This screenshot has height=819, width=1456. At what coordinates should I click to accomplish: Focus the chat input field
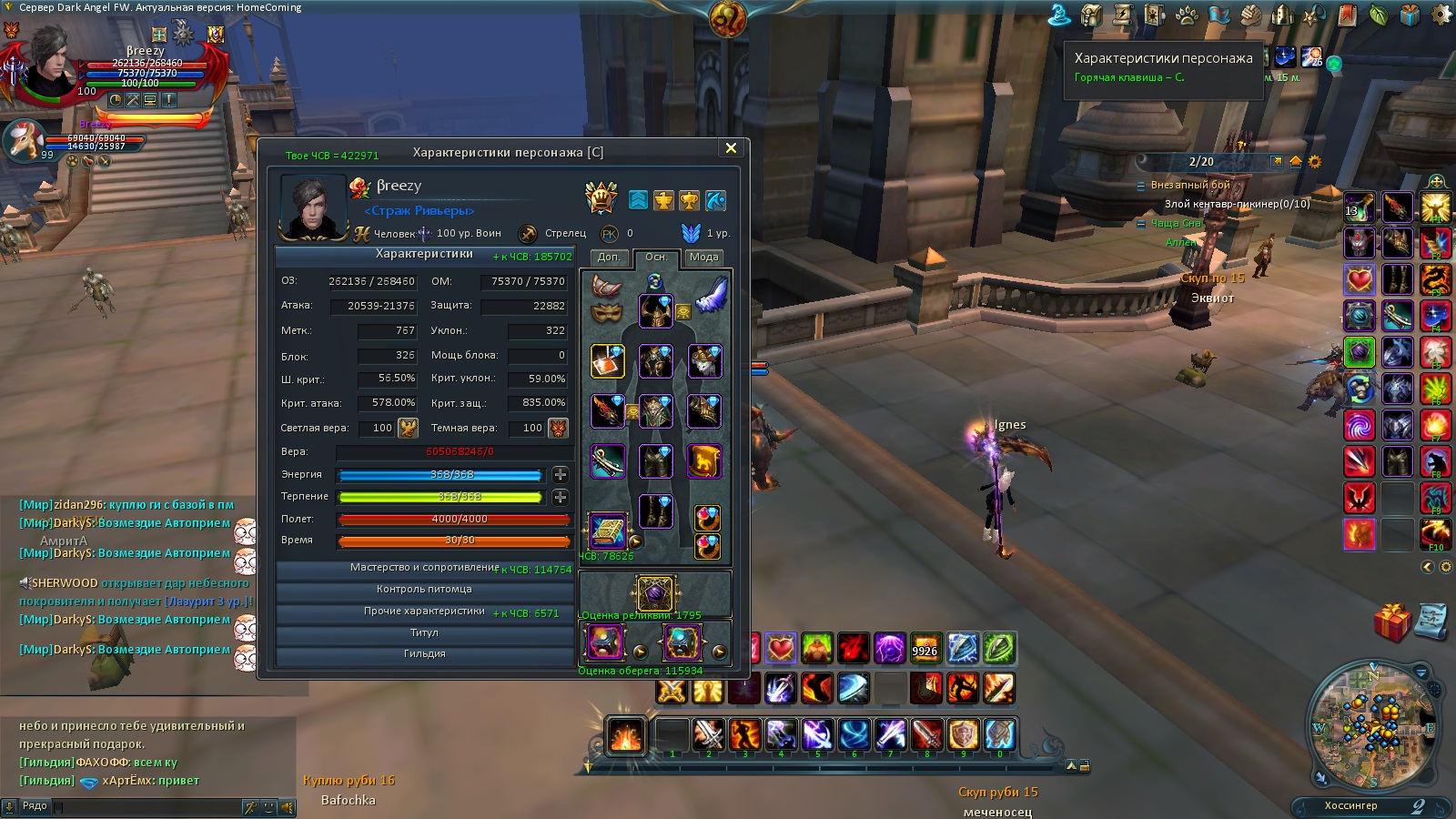pyautogui.click(x=146, y=807)
